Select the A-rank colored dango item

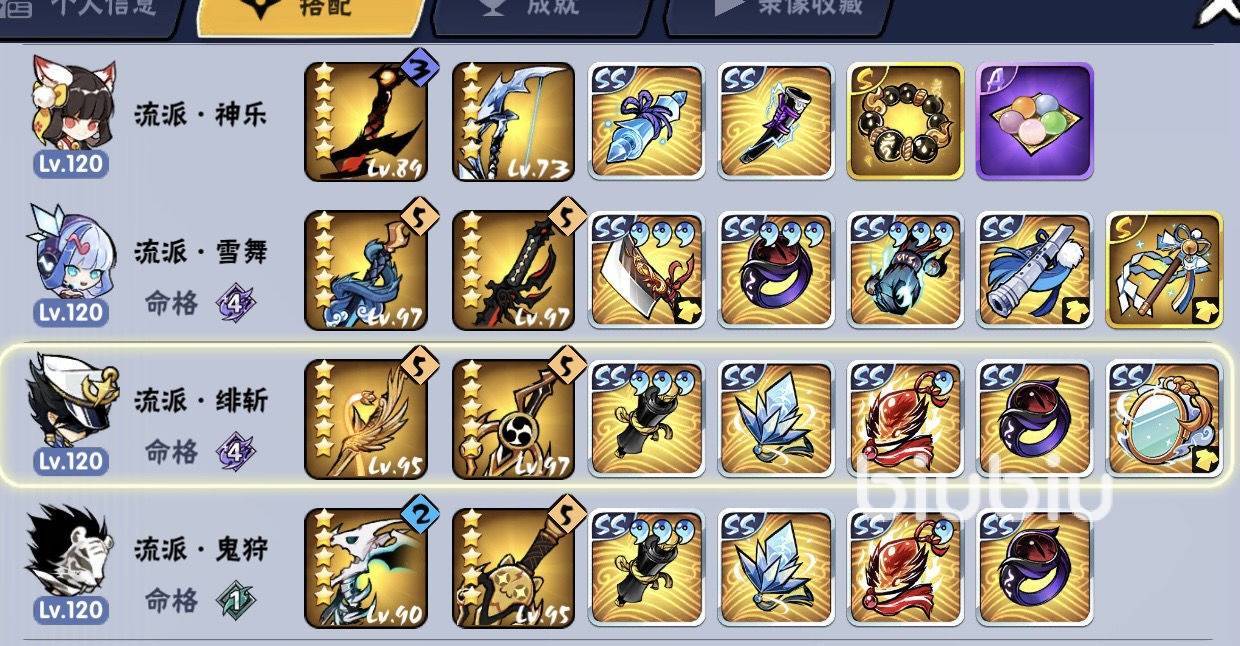(x=1034, y=122)
